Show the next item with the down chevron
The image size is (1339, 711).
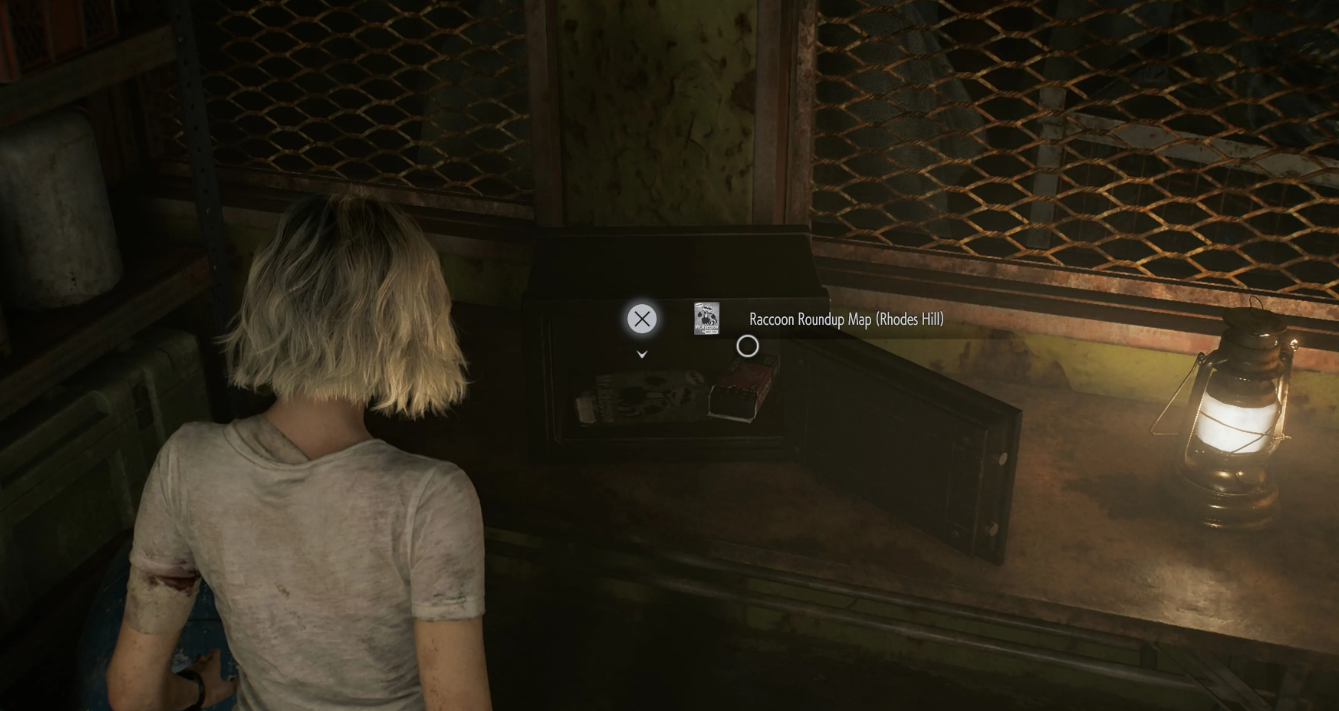642,354
